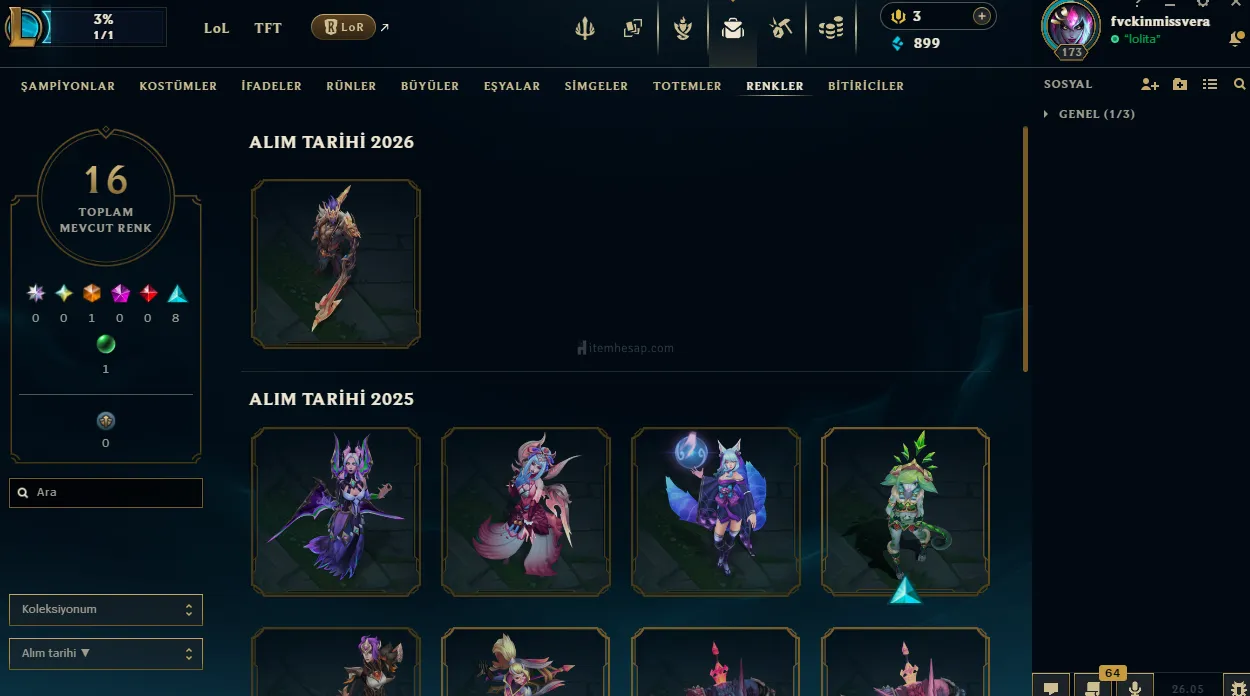
Task: Select the İfadeler tab
Action: [271, 86]
